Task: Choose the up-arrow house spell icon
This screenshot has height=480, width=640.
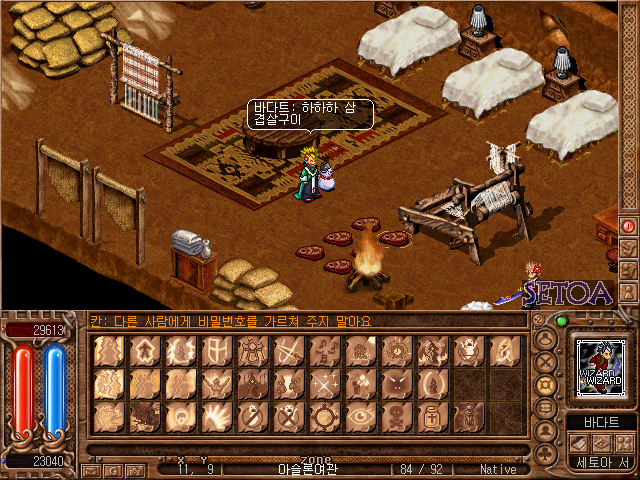Action: tap(143, 351)
